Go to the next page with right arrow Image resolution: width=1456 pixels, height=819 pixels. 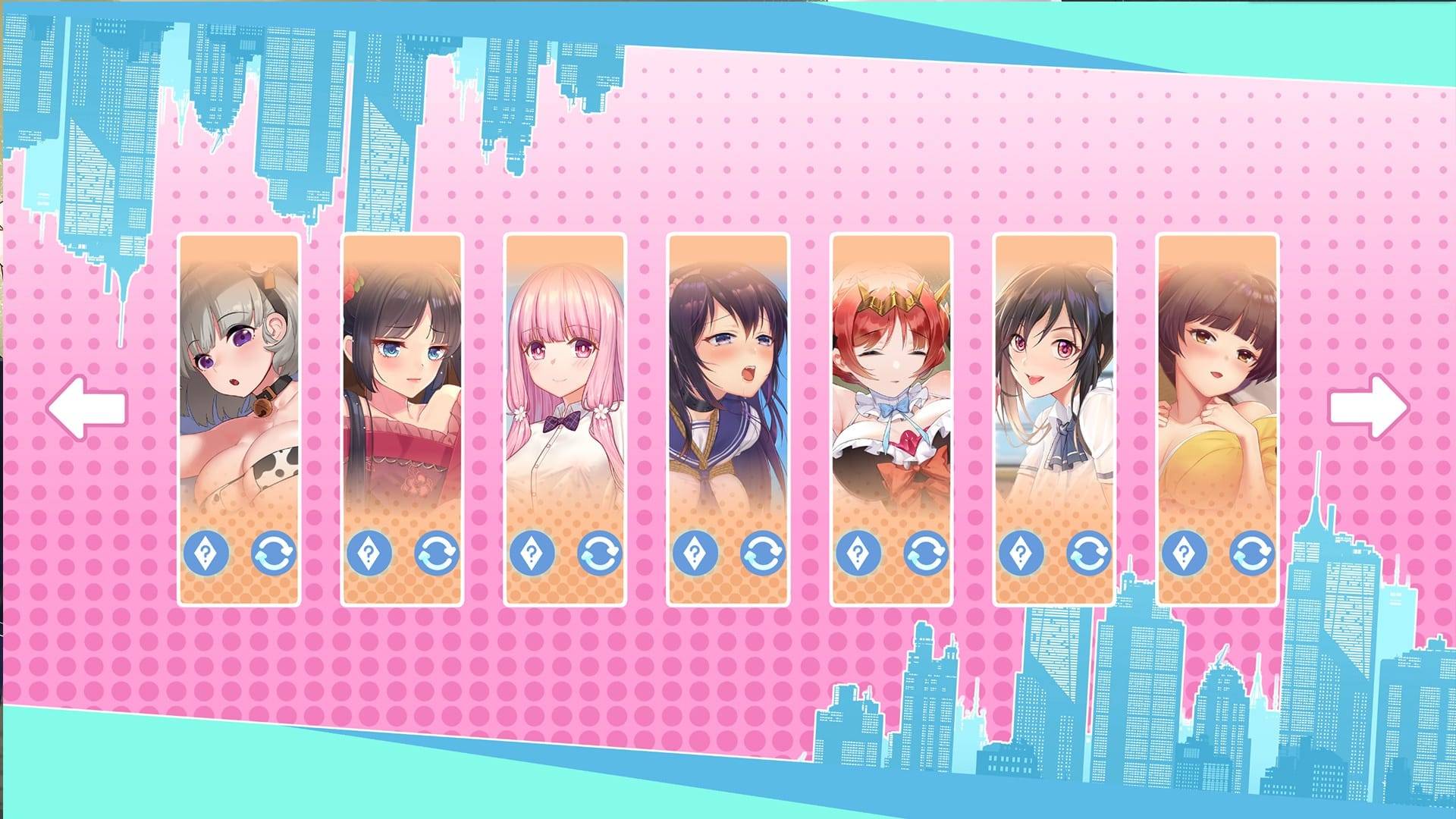(1368, 407)
